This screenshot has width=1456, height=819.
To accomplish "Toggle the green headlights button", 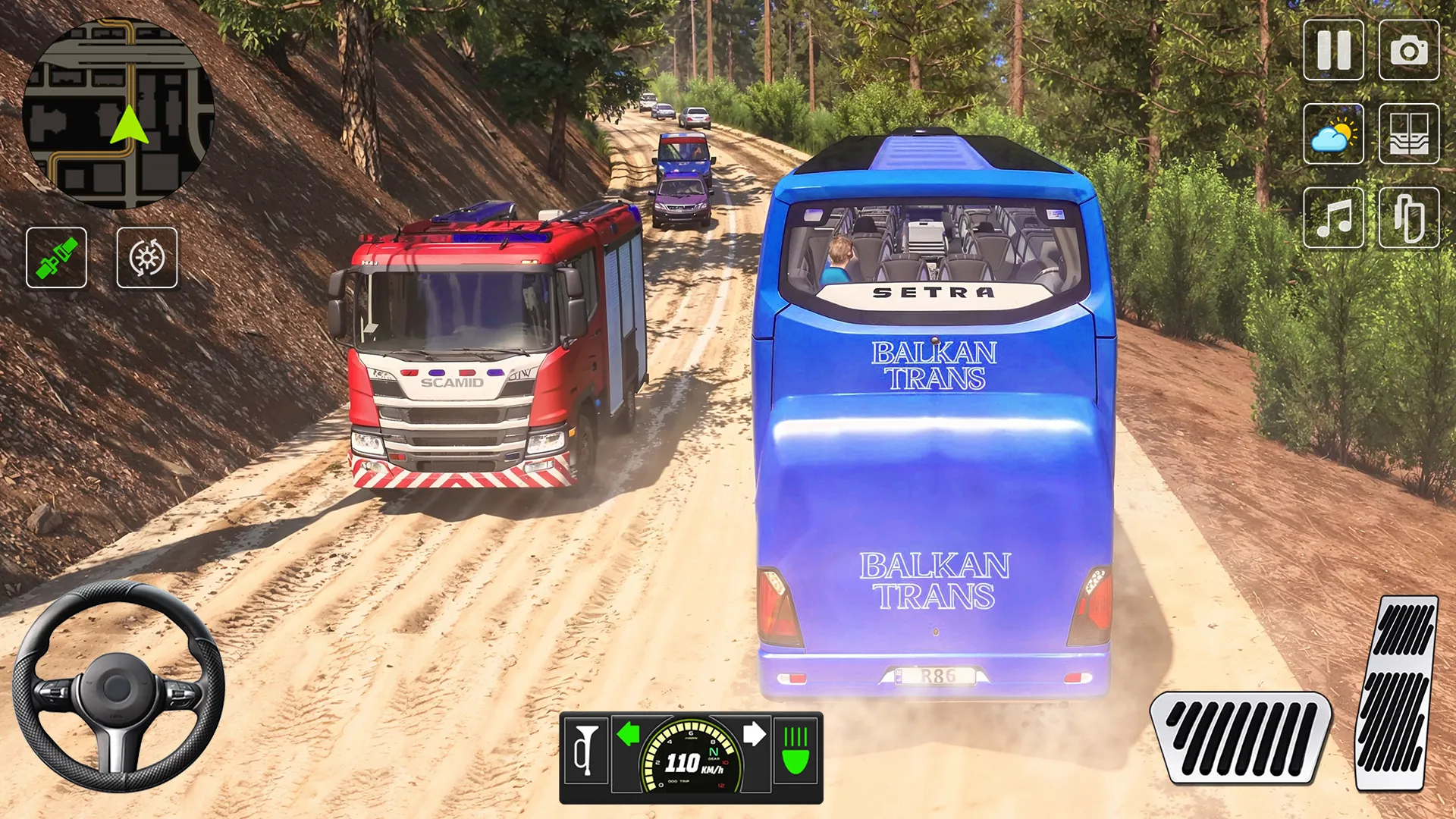I will pos(795,751).
